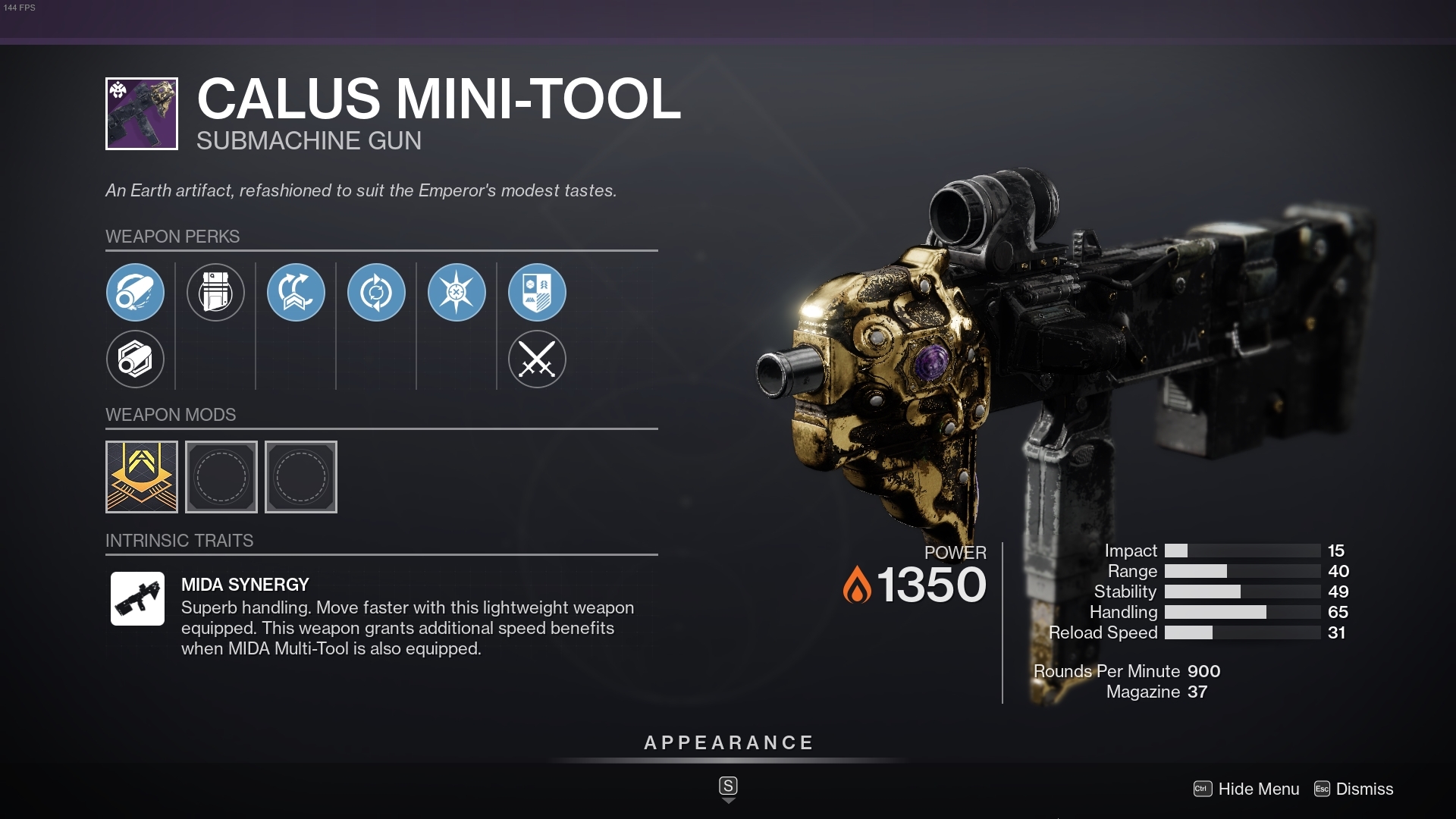Select the MIDA Synergy intrinsic trait icon

[139, 598]
